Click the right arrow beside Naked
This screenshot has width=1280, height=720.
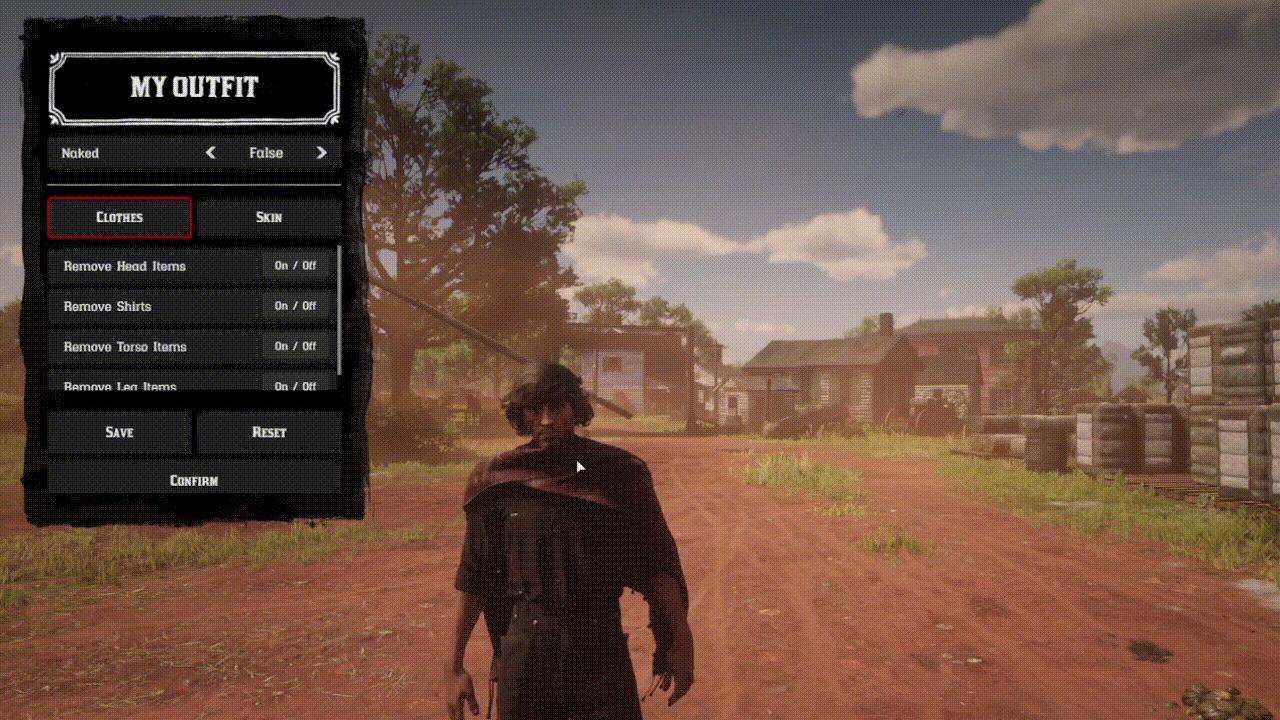coord(321,153)
